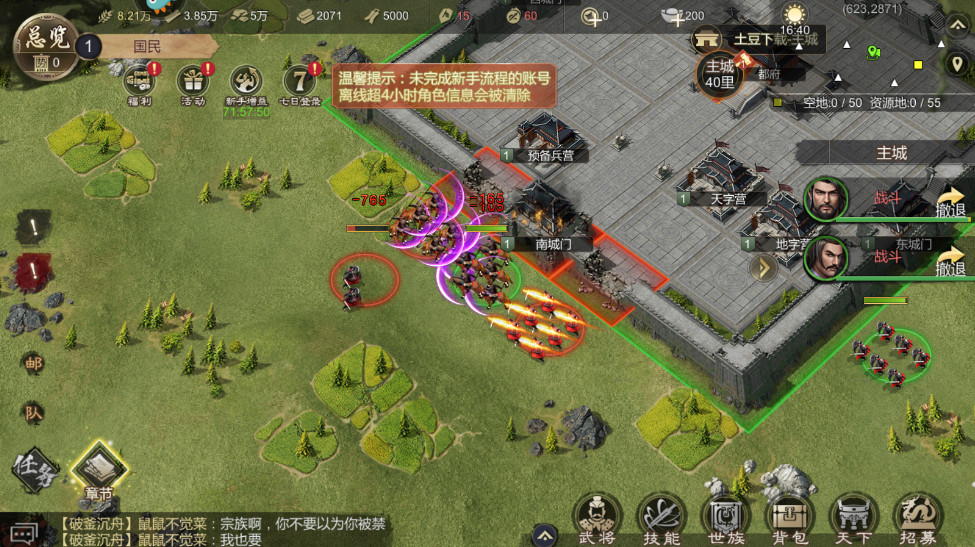Check the 新手增益 newbie buff icon
975x547 pixels.
click(246, 82)
